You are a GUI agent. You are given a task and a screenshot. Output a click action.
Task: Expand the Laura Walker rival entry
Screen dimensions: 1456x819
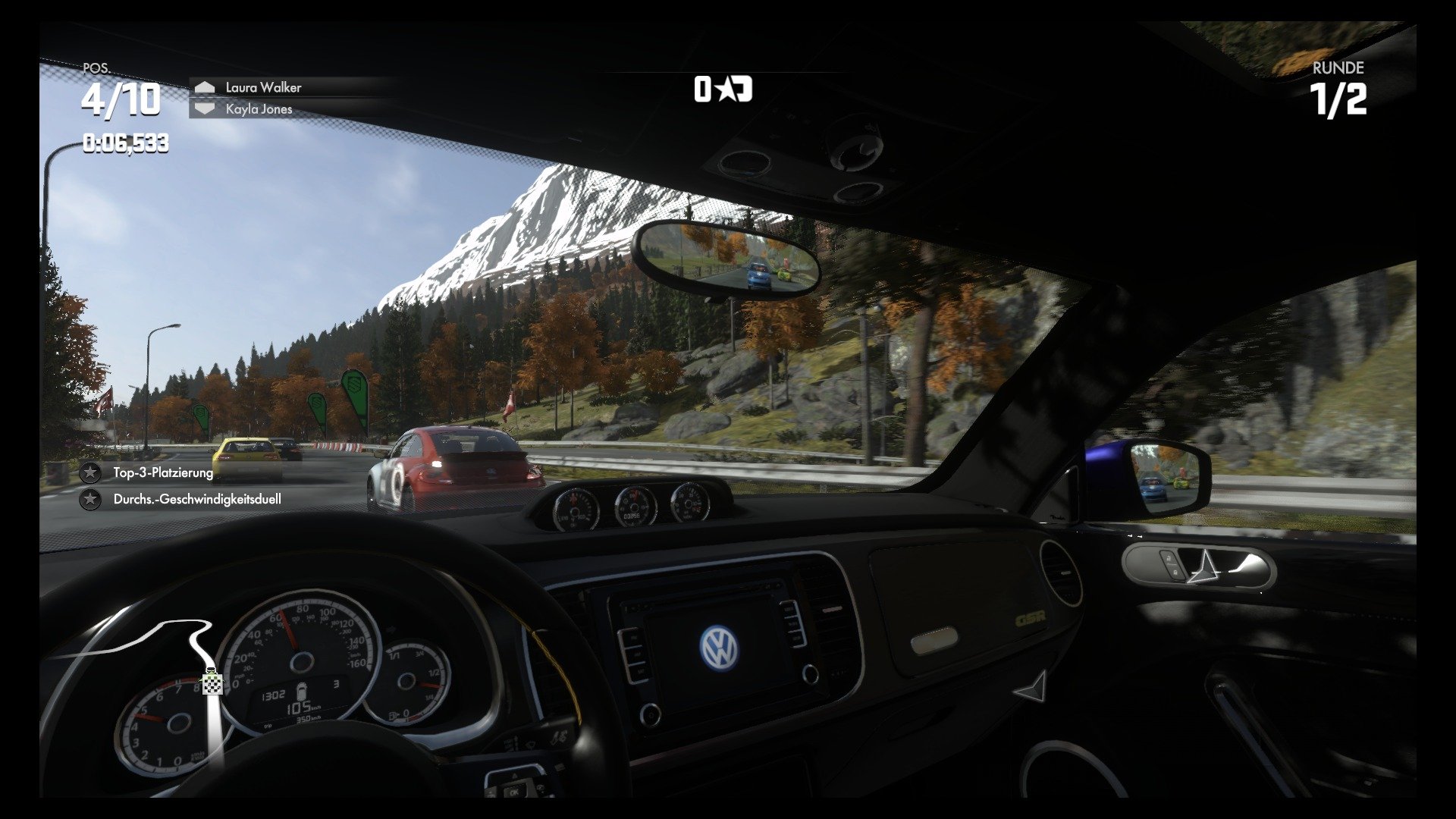pyautogui.click(x=262, y=87)
